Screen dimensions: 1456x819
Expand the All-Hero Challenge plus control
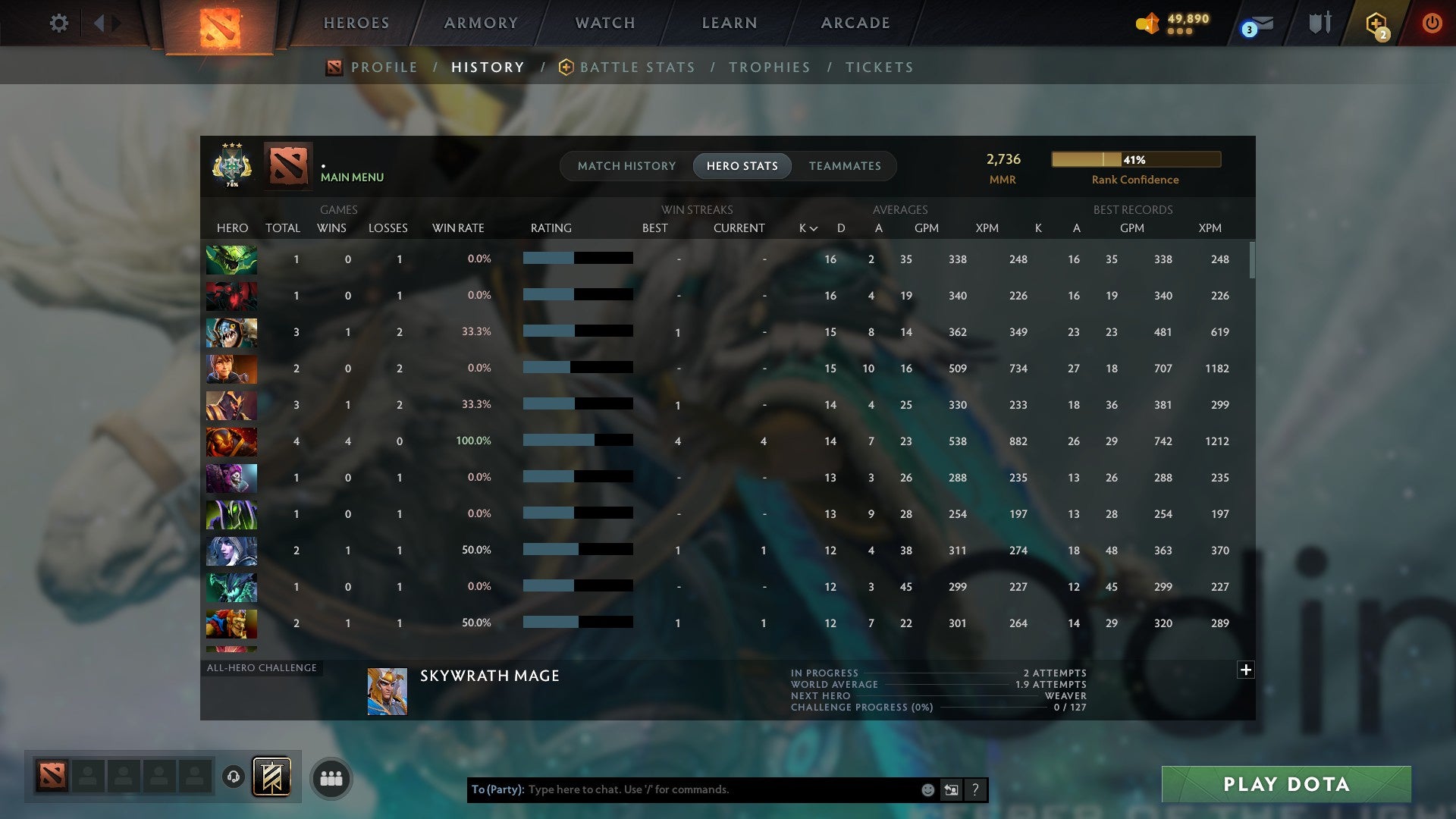[1244, 670]
